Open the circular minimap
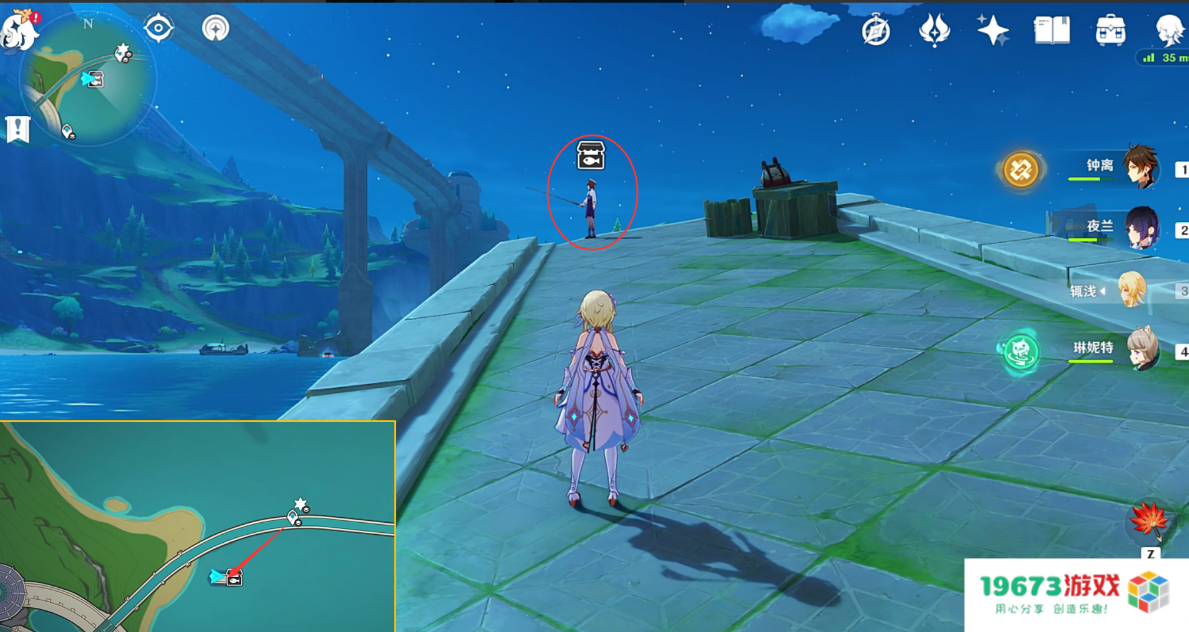Image resolution: width=1189 pixels, height=632 pixels. coord(88,82)
